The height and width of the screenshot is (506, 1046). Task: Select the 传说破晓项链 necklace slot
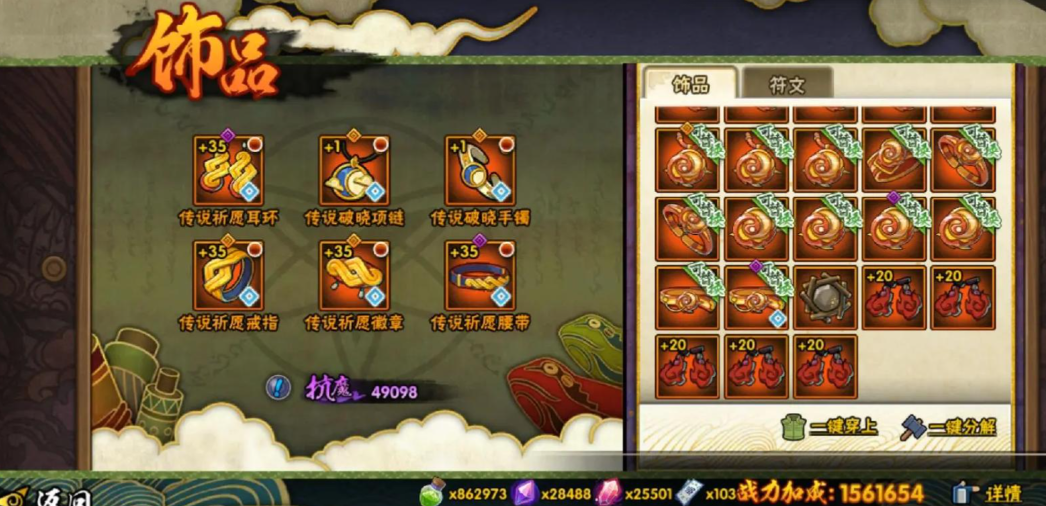point(354,171)
